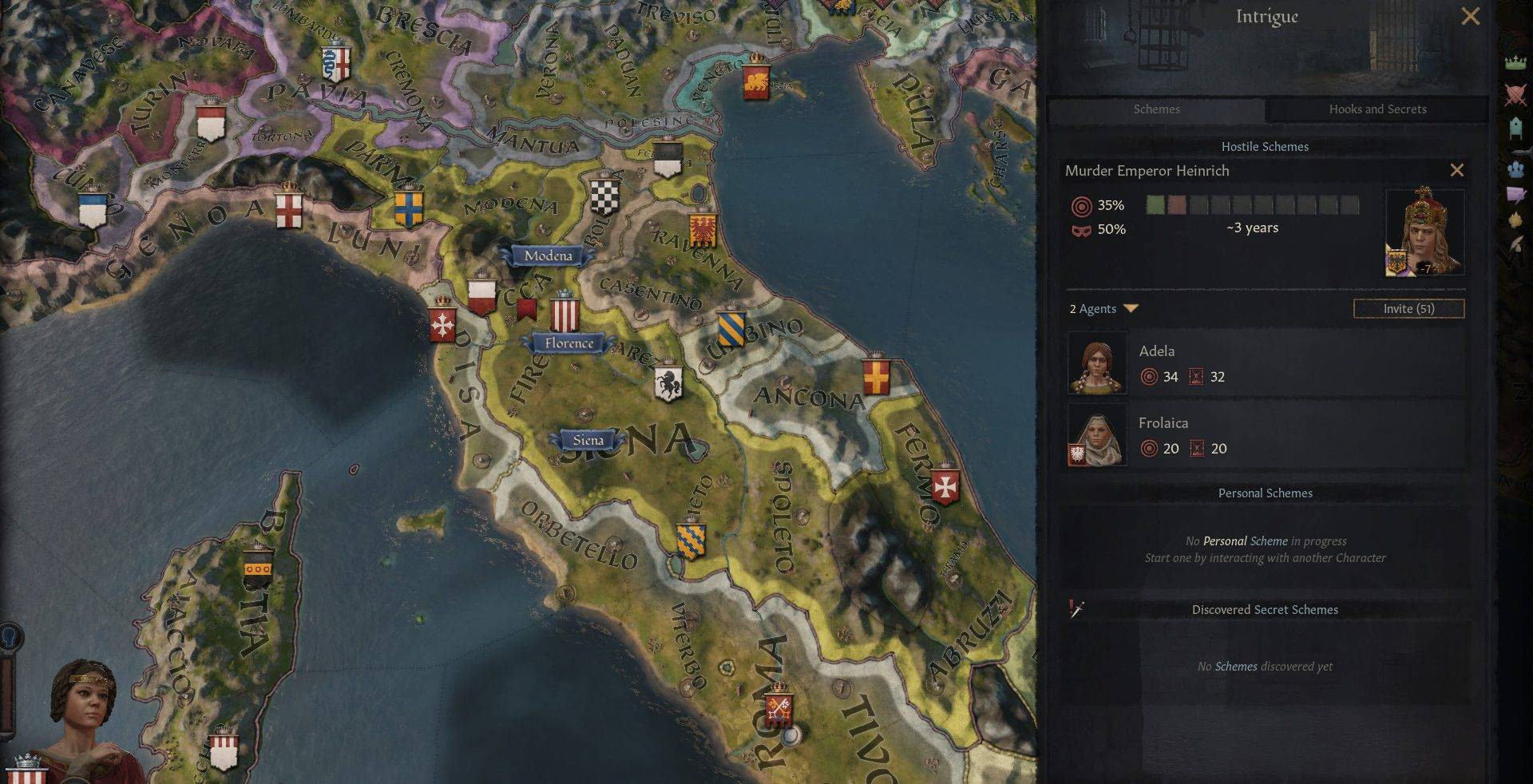Open the green crown realm menu
The height and width of the screenshot is (784, 1533).
point(1515,63)
